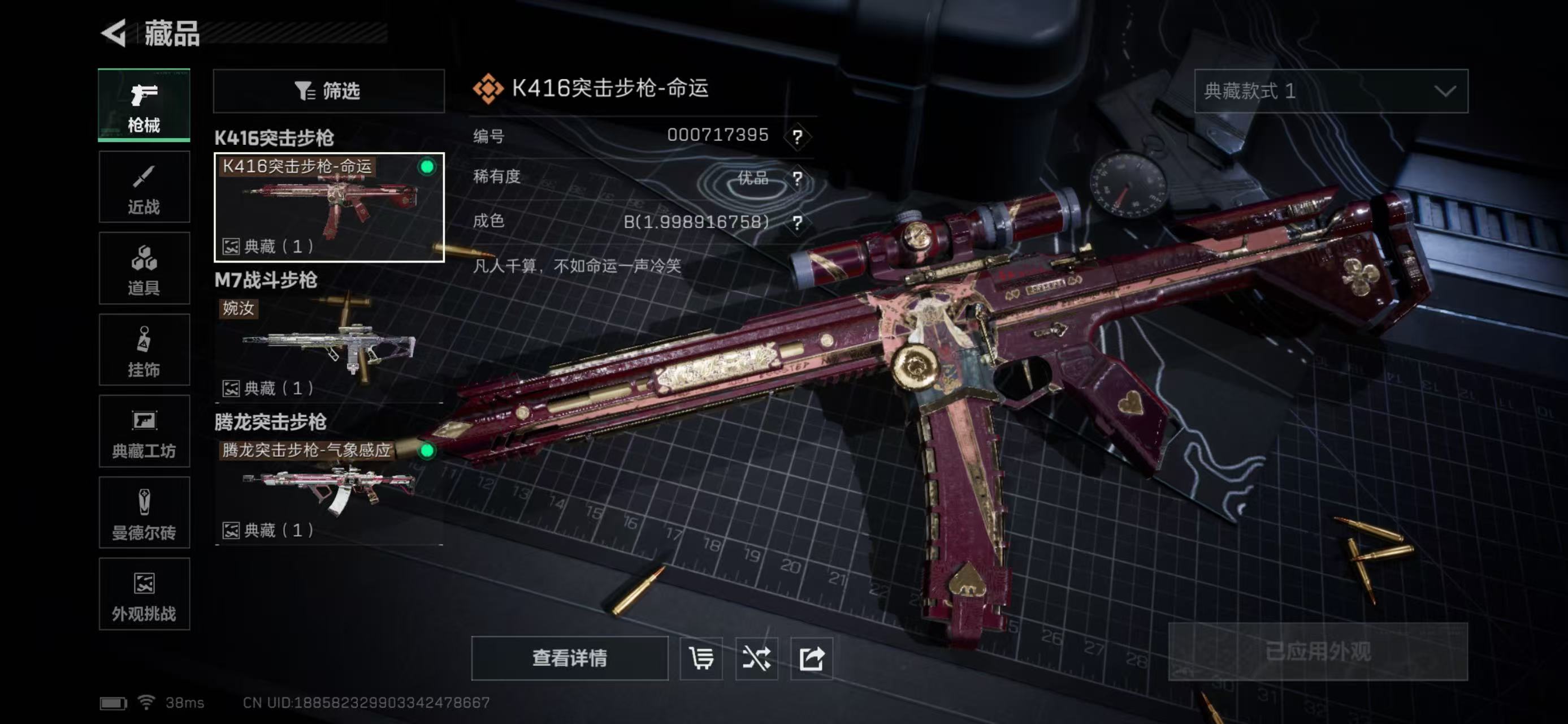Click the help icon next to 编号
Viewport: 1568px width, 724px height.
(798, 136)
